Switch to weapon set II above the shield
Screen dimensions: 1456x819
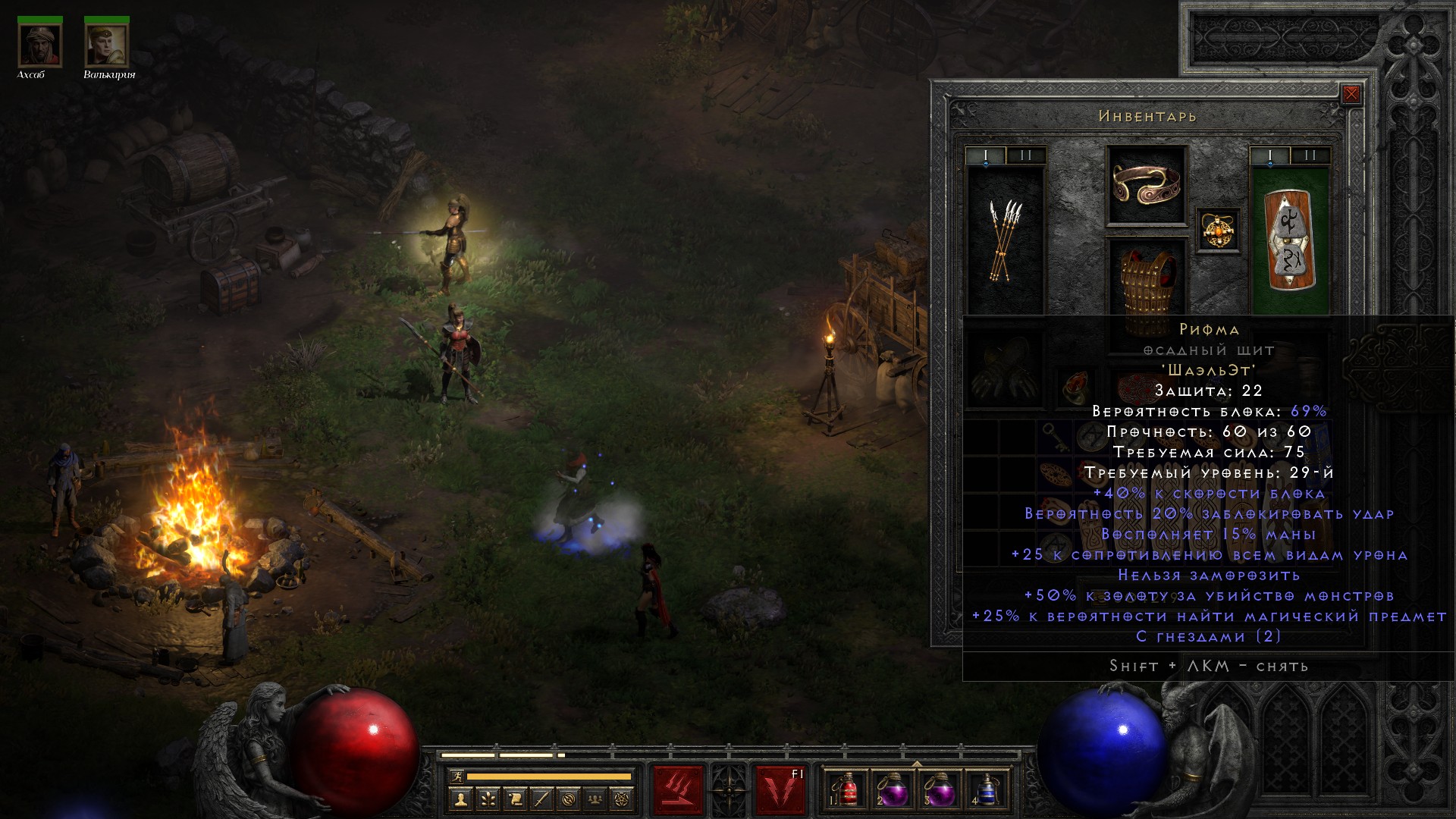pos(1310,155)
